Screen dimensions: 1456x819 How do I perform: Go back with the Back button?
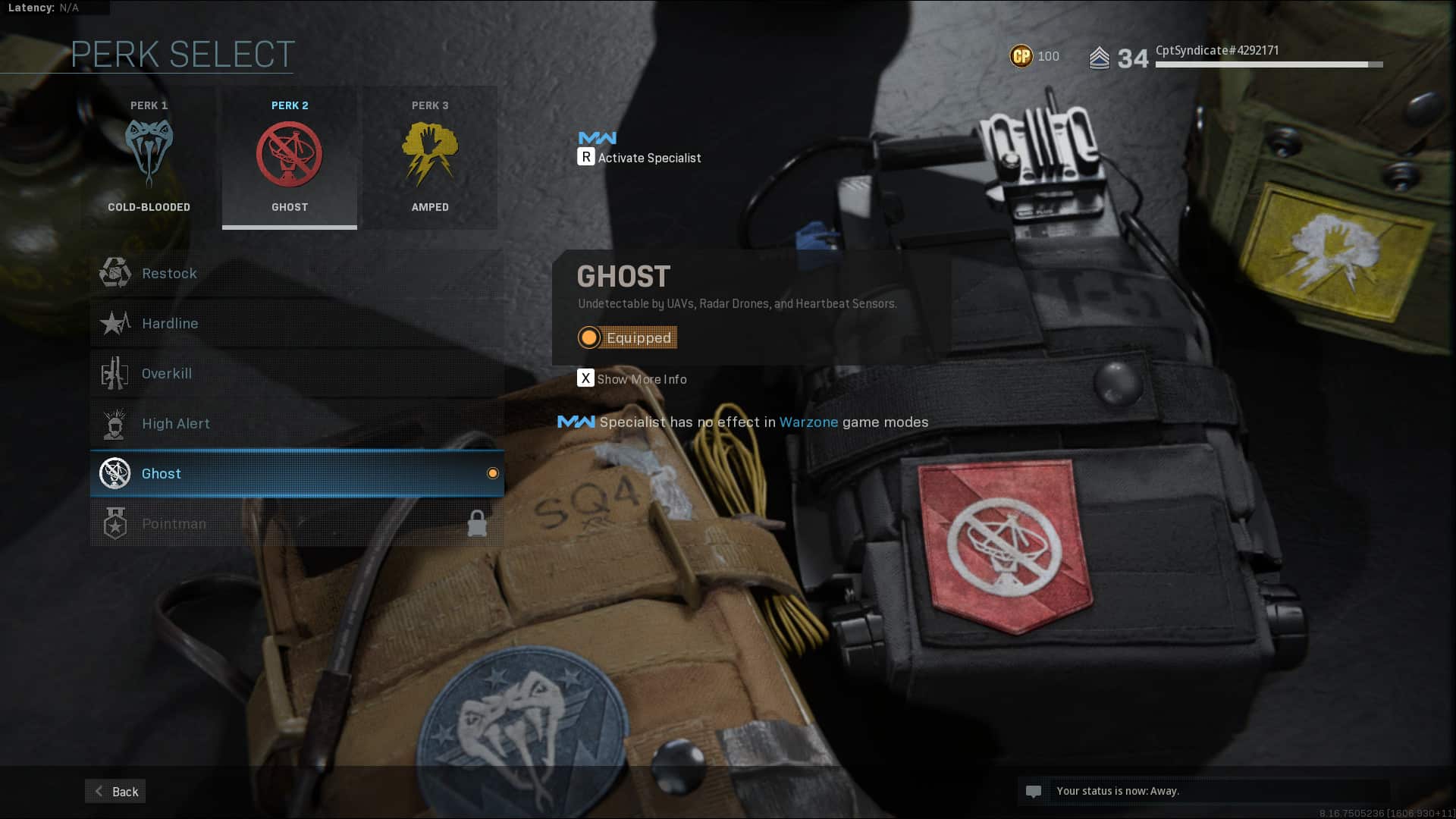pyautogui.click(x=115, y=792)
